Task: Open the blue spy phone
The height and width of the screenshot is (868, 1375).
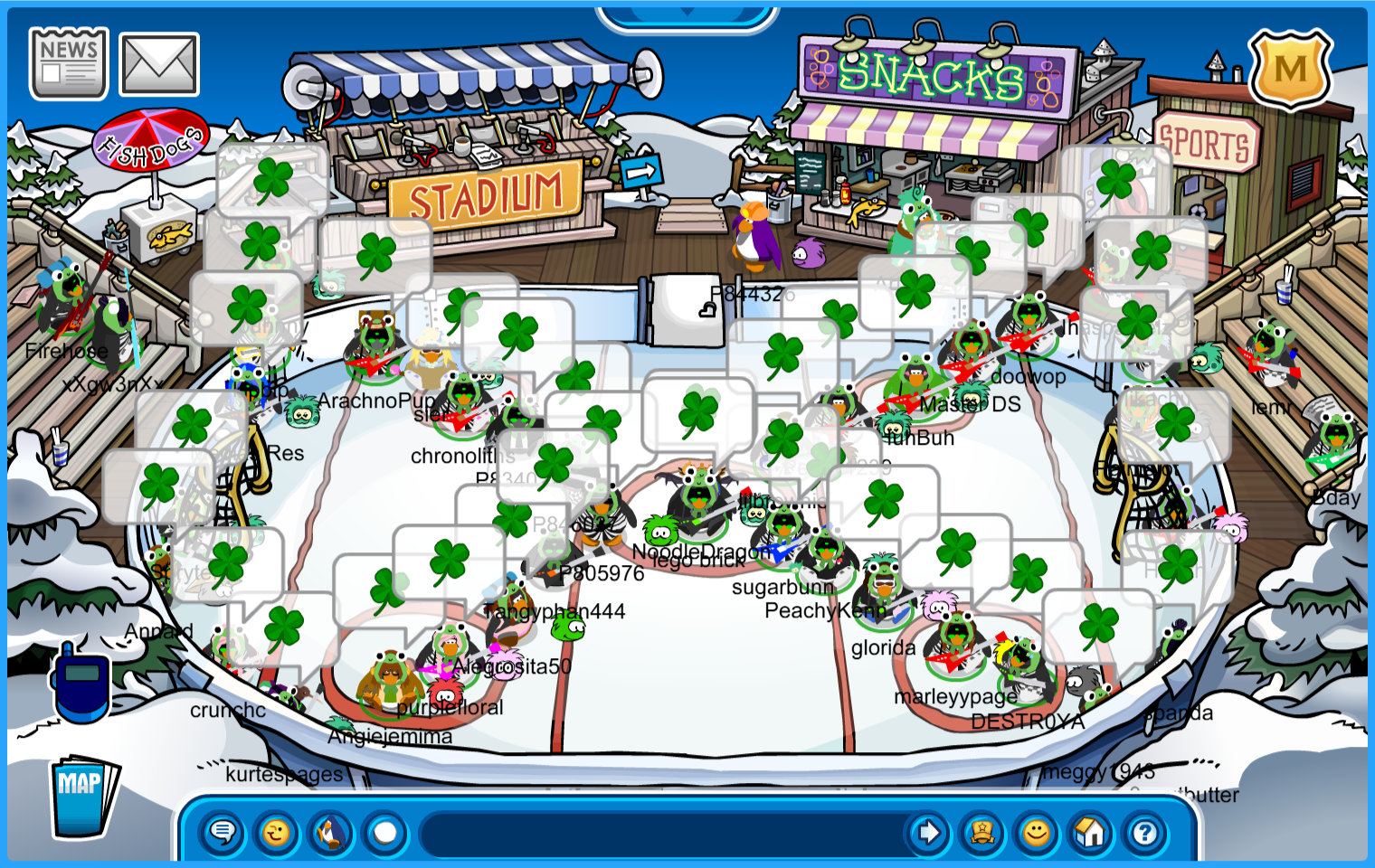Action: tap(81, 683)
